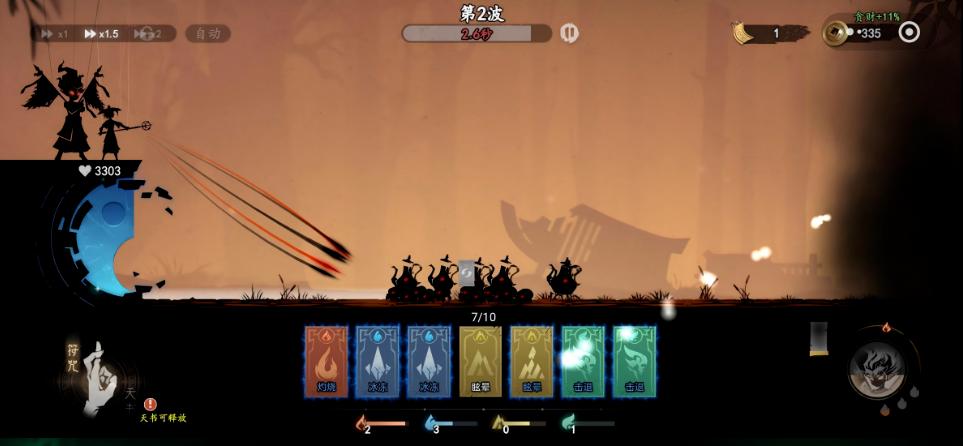Set game speed to x1.5
The height and width of the screenshot is (446, 963).
(x=103, y=33)
